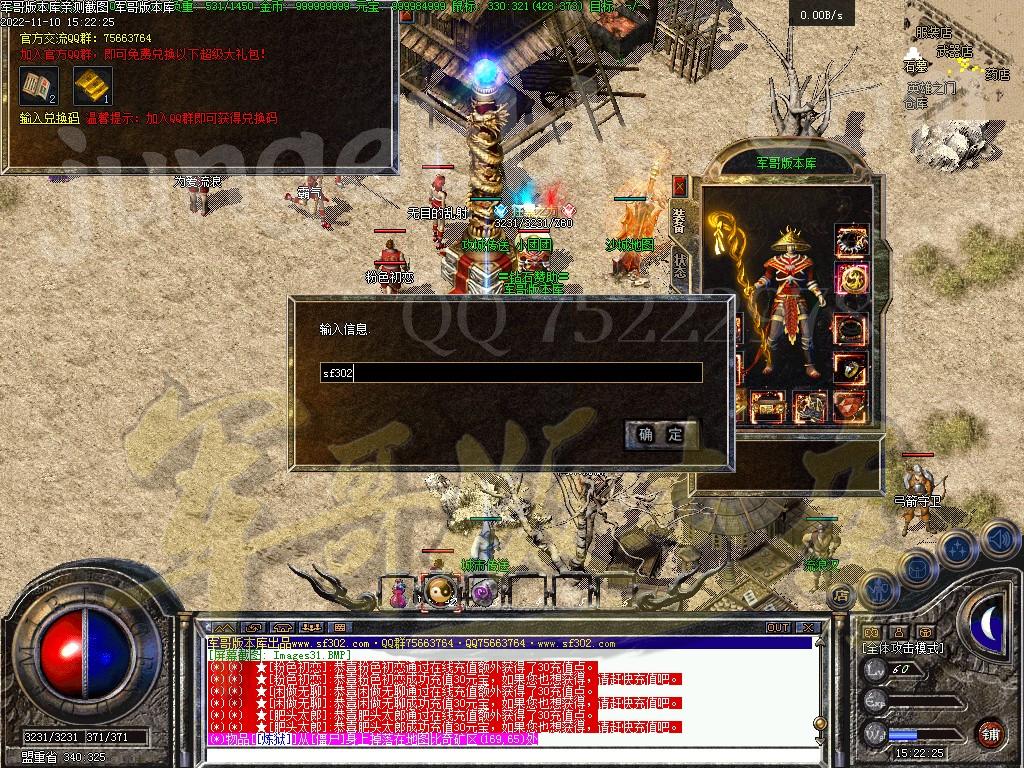The image size is (1024, 768).
Task: Click the OUT button on chat bar
Action: (778, 628)
